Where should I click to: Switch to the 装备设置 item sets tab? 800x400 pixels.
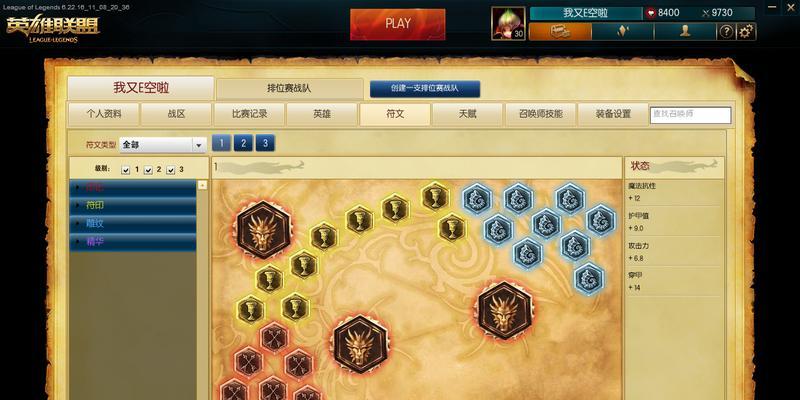(x=613, y=114)
